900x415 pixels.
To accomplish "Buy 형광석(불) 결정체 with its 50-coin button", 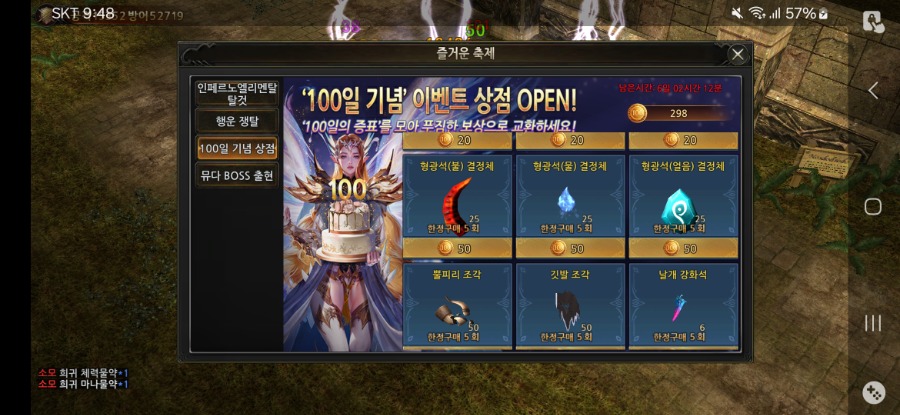I will [x=457, y=248].
